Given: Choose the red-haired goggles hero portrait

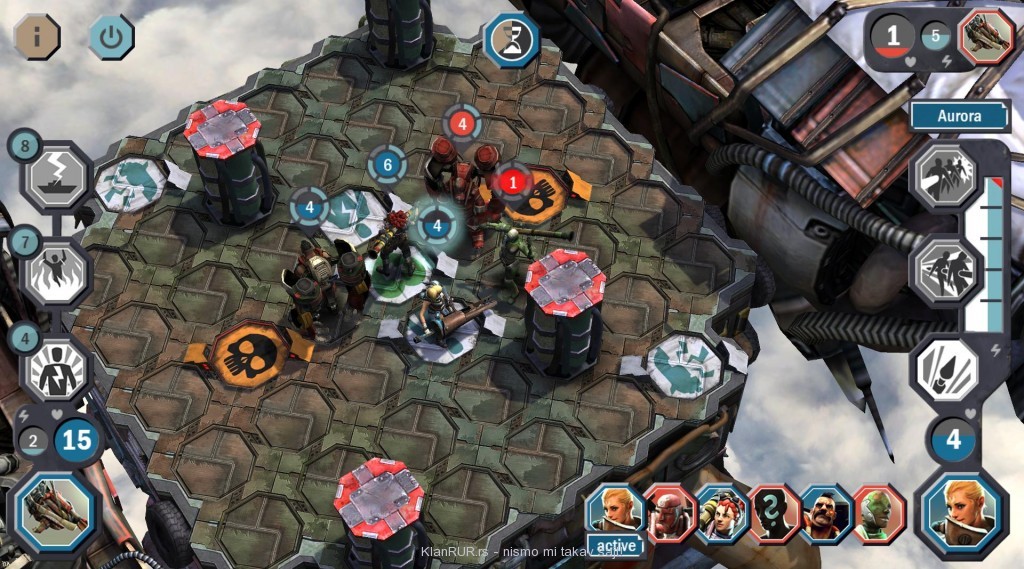Looking at the screenshot, I should coord(722,513).
